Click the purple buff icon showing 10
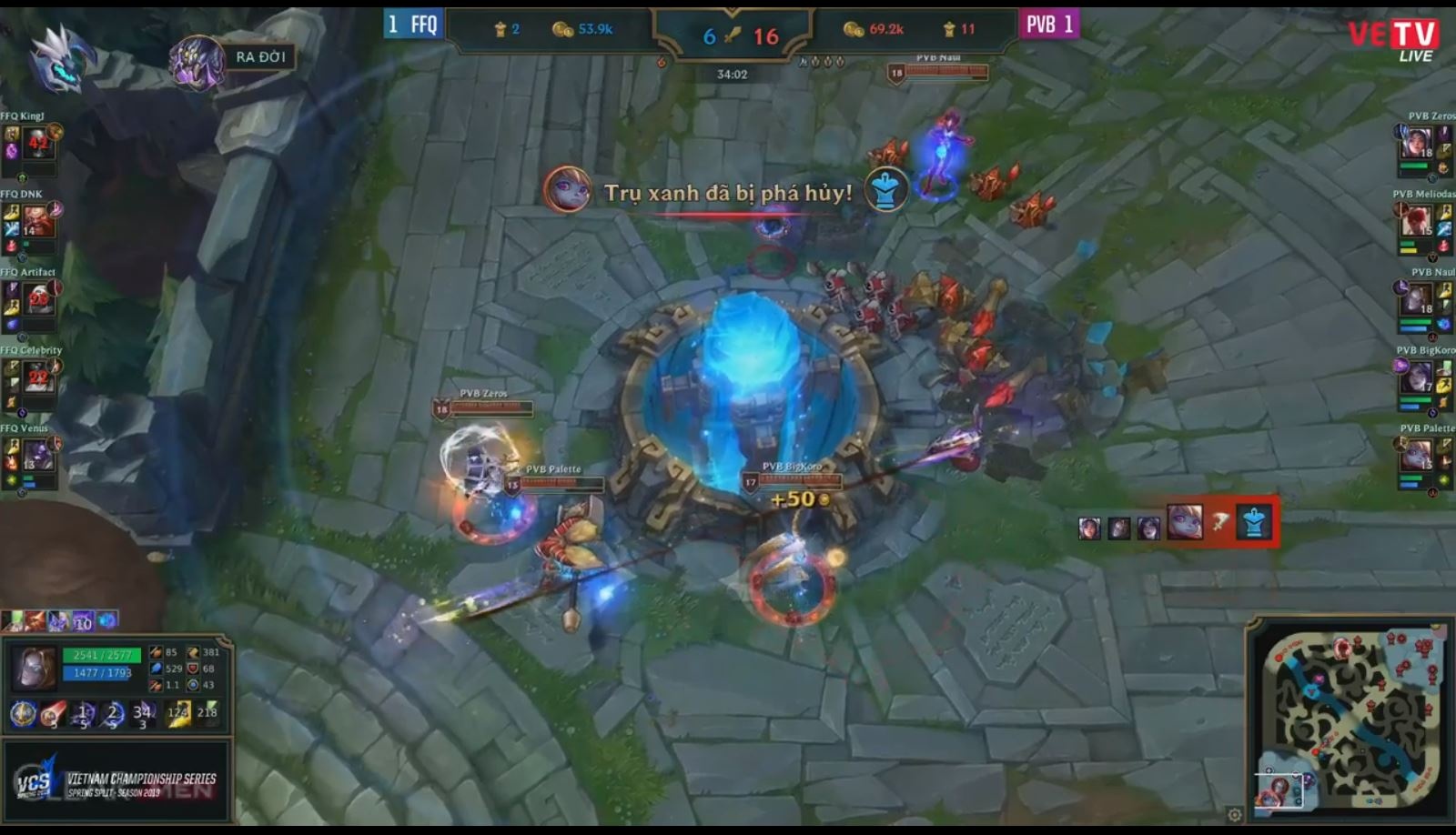This screenshot has width=1456, height=835. tap(83, 622)
